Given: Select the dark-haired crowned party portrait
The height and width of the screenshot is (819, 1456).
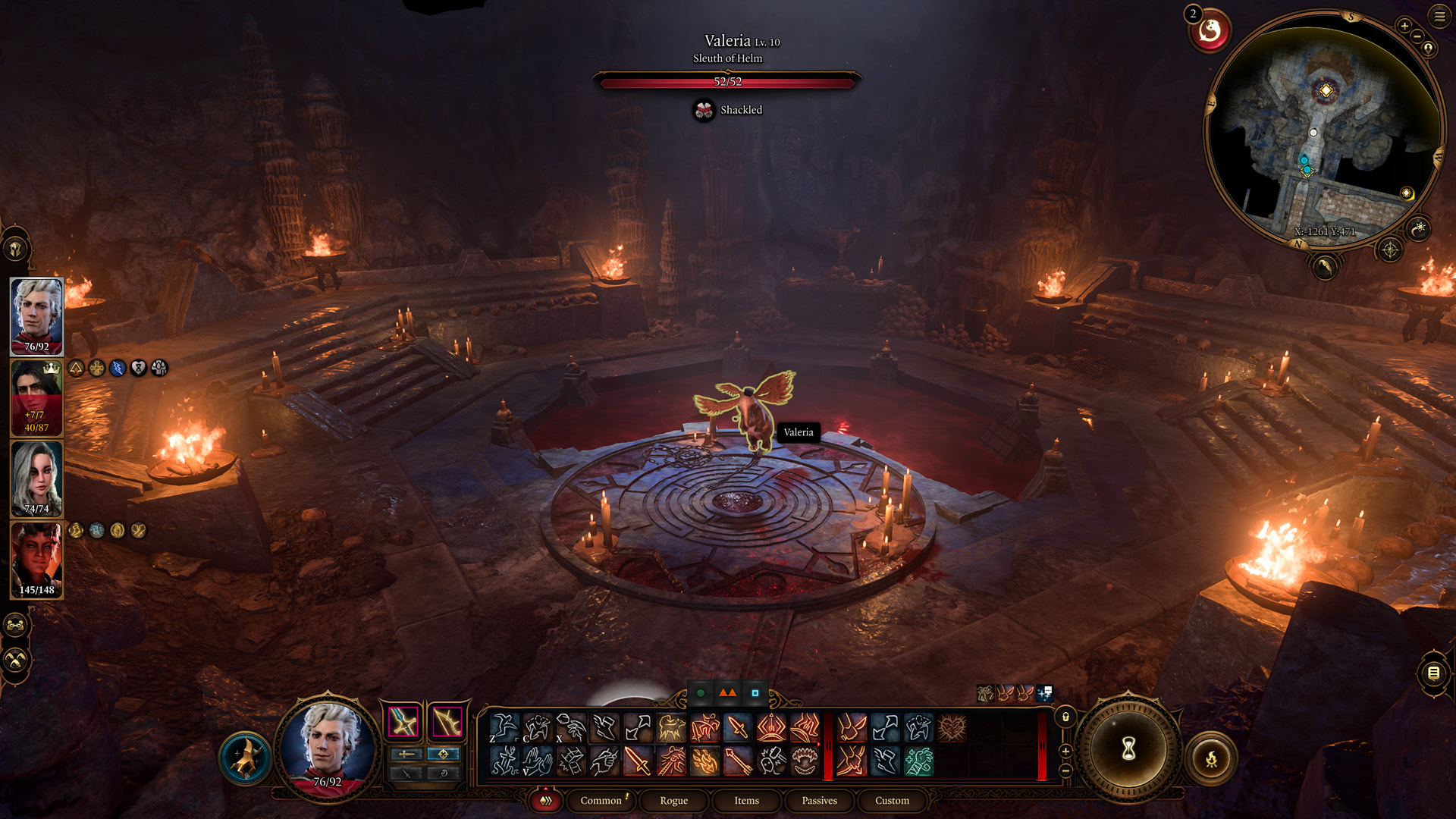Looking at the screenshot, I should (x=36, y=397).
